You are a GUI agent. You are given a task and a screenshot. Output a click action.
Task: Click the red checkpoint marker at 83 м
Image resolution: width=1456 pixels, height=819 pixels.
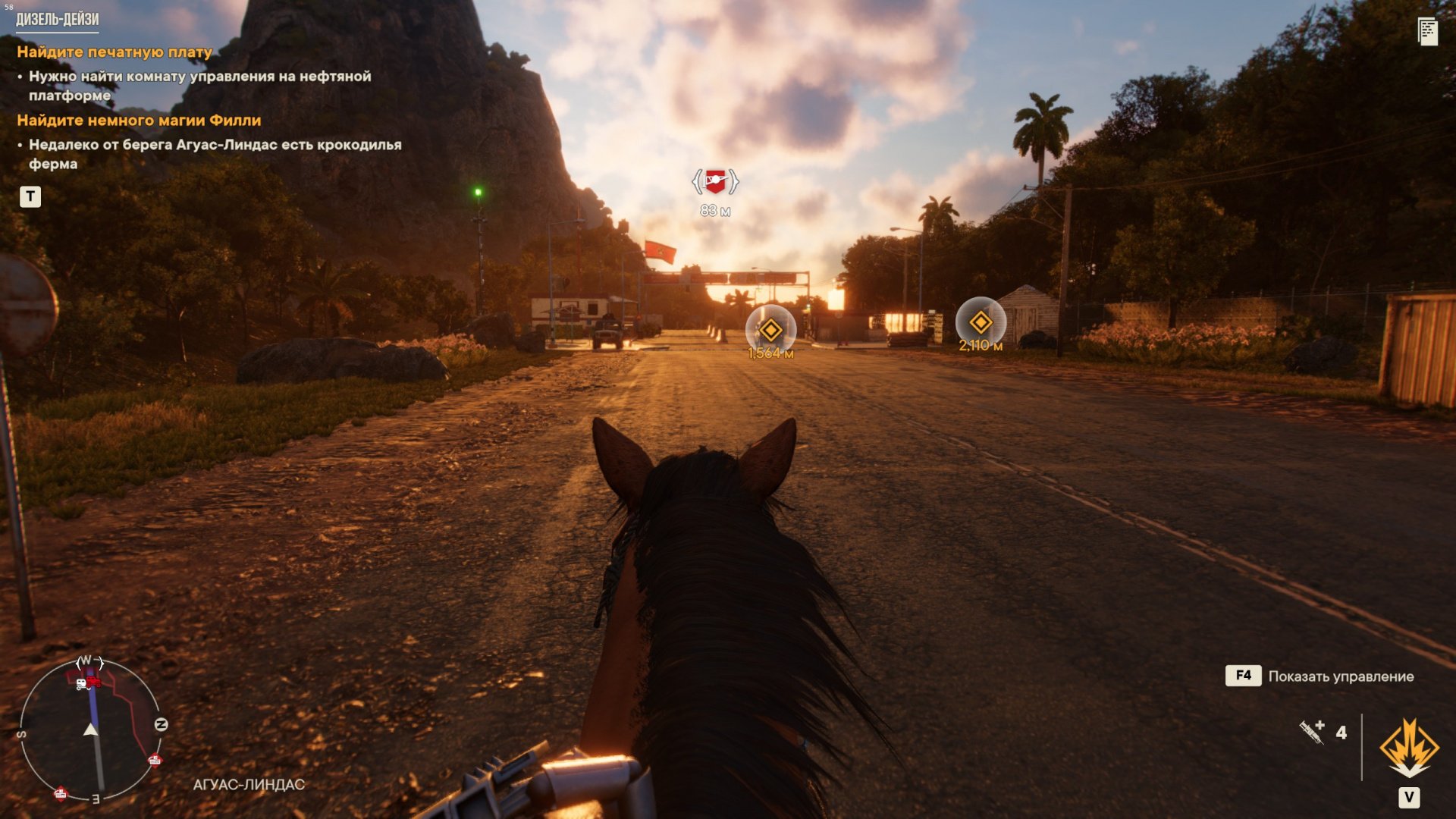714,182
